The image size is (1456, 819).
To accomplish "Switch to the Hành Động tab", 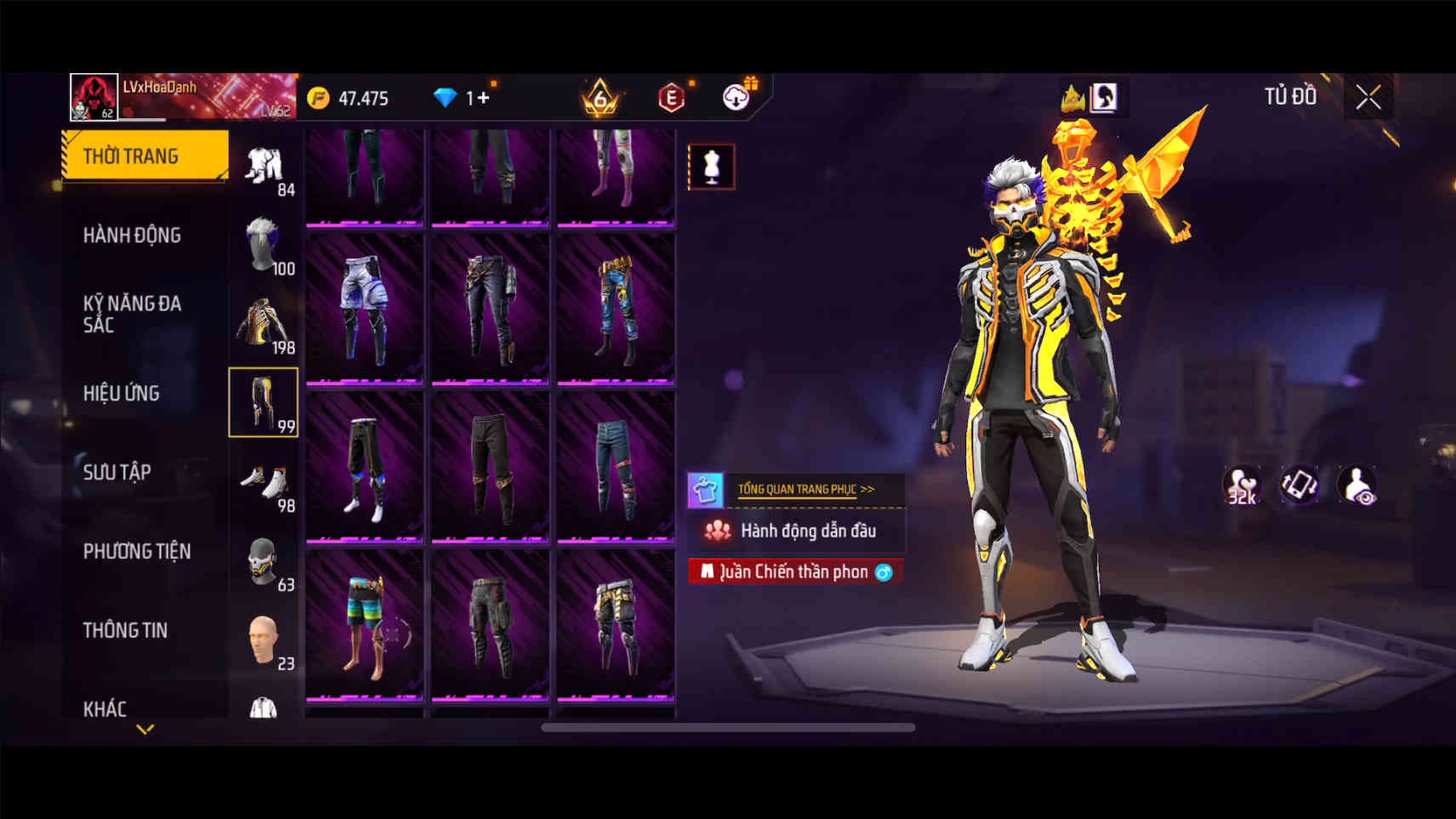I will pos(132,236).
